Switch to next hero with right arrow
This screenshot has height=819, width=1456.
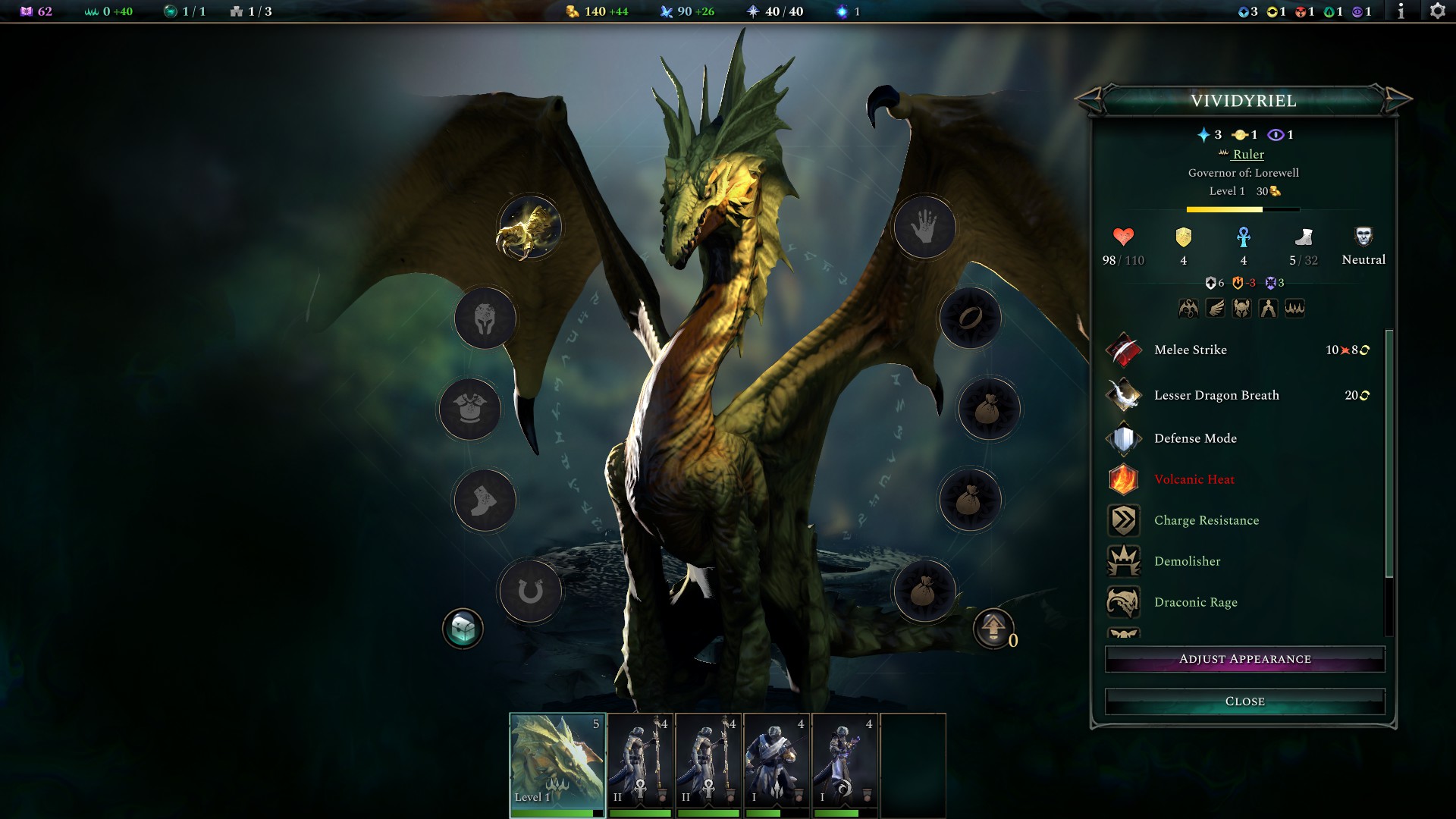[x=1397, y=99]
